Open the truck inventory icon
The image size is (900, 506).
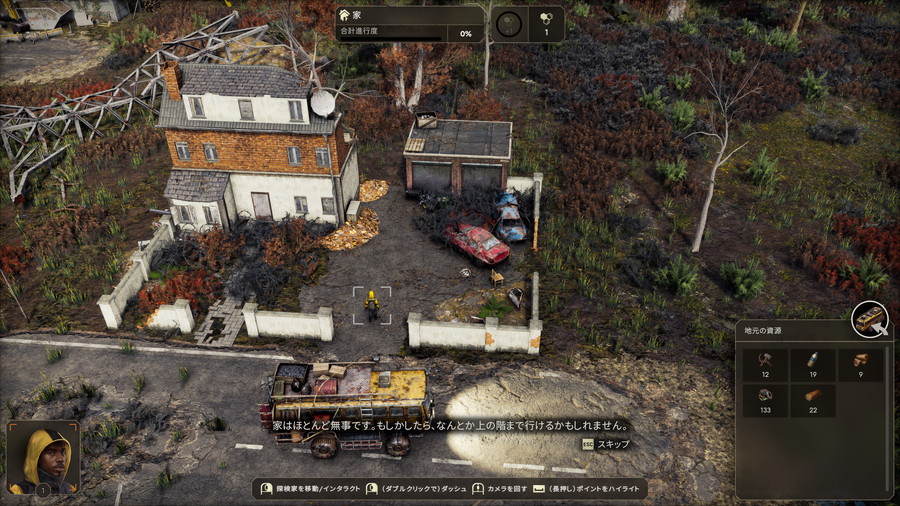pos(870,320)
